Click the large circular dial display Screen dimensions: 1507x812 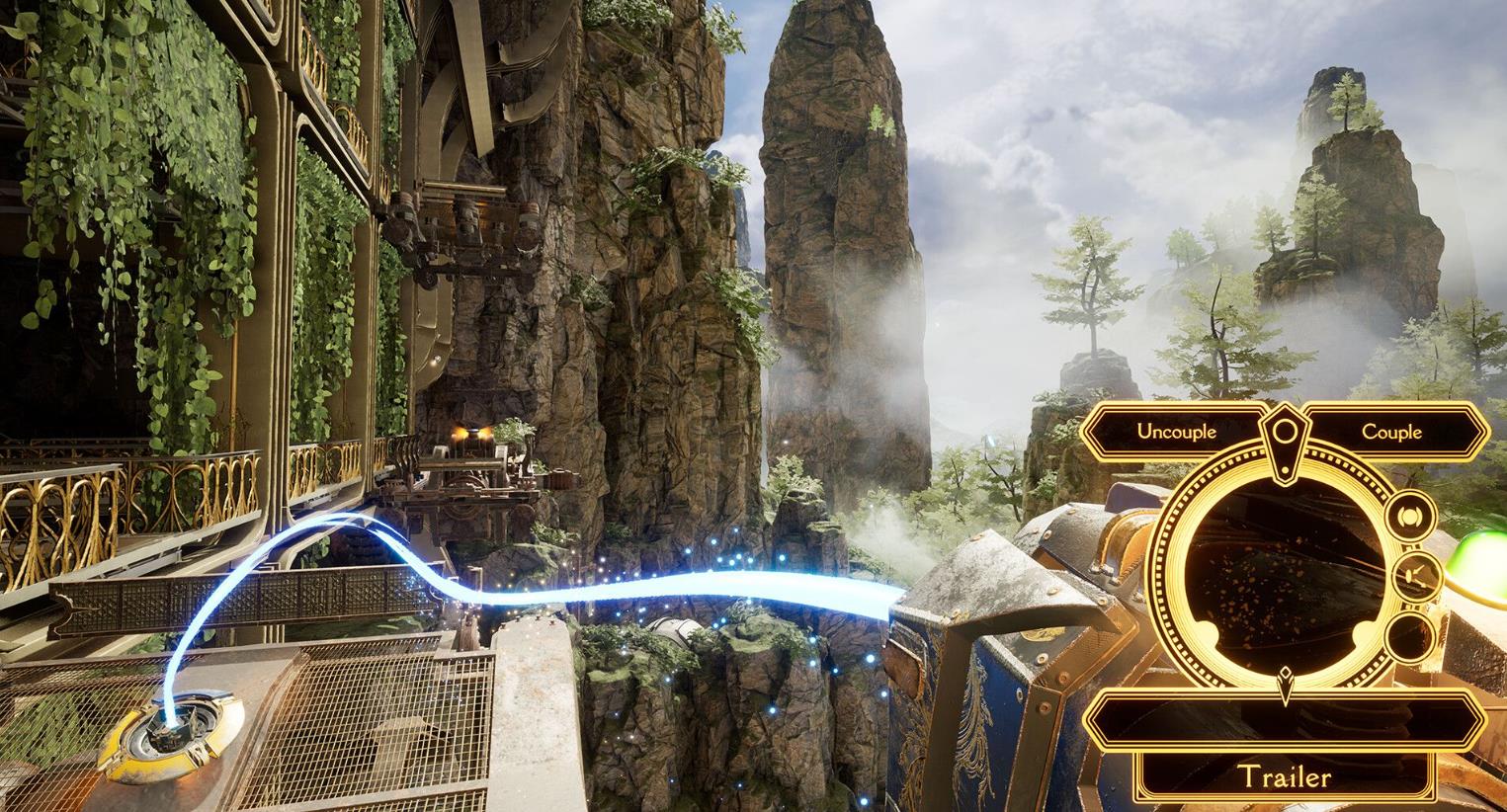pos(1284,573)
